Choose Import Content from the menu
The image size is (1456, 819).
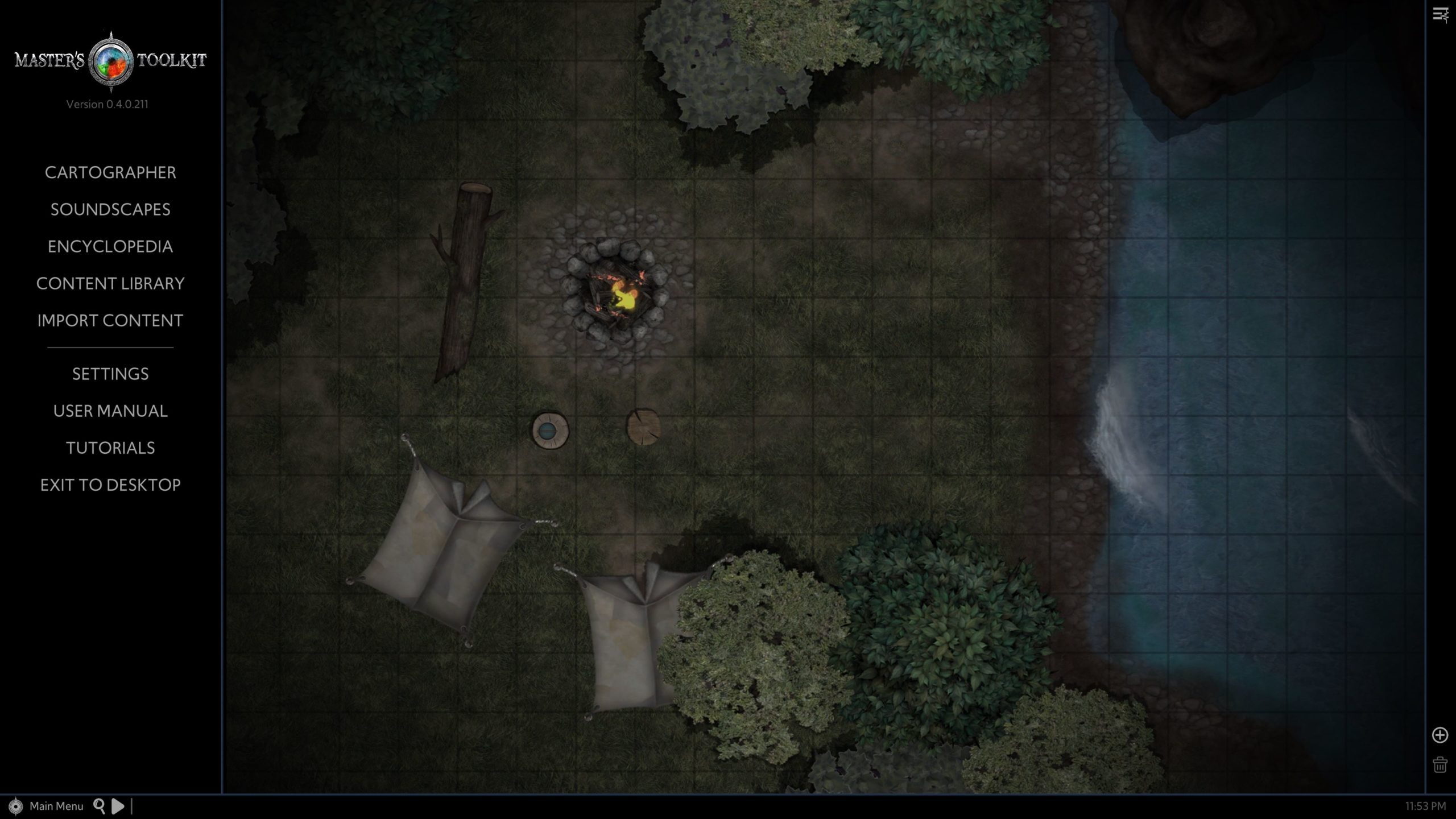(x=110, y=320)
